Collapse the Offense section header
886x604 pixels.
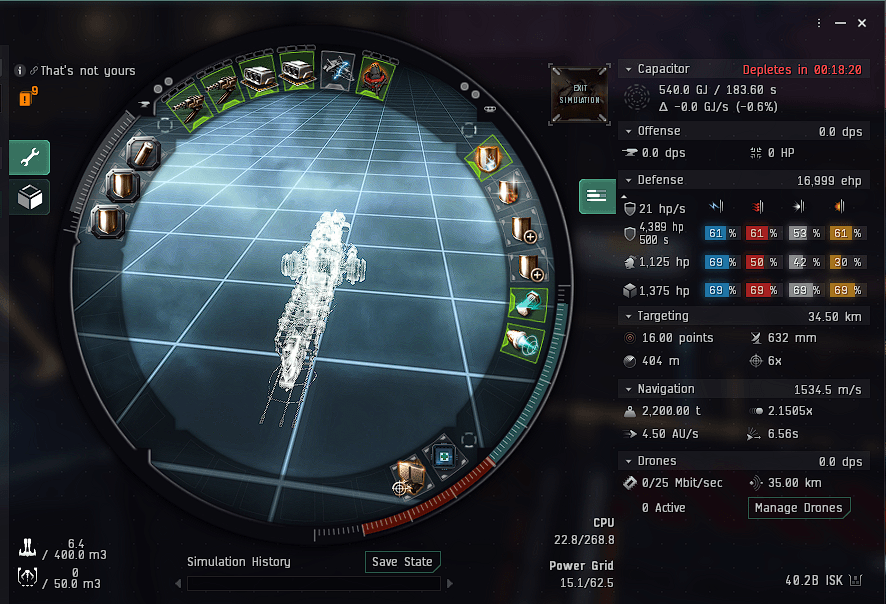pos(628,131)
